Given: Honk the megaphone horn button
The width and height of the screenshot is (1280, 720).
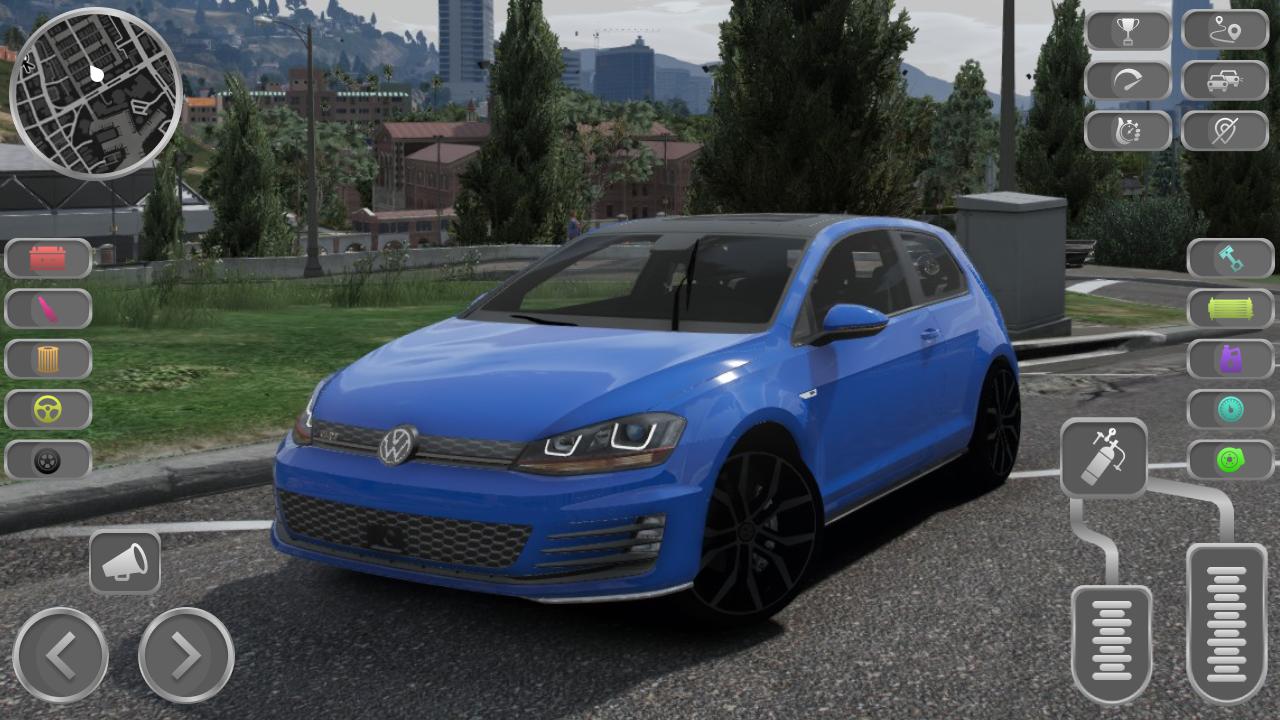Looking at the screenshot, I should coord(125,562).
